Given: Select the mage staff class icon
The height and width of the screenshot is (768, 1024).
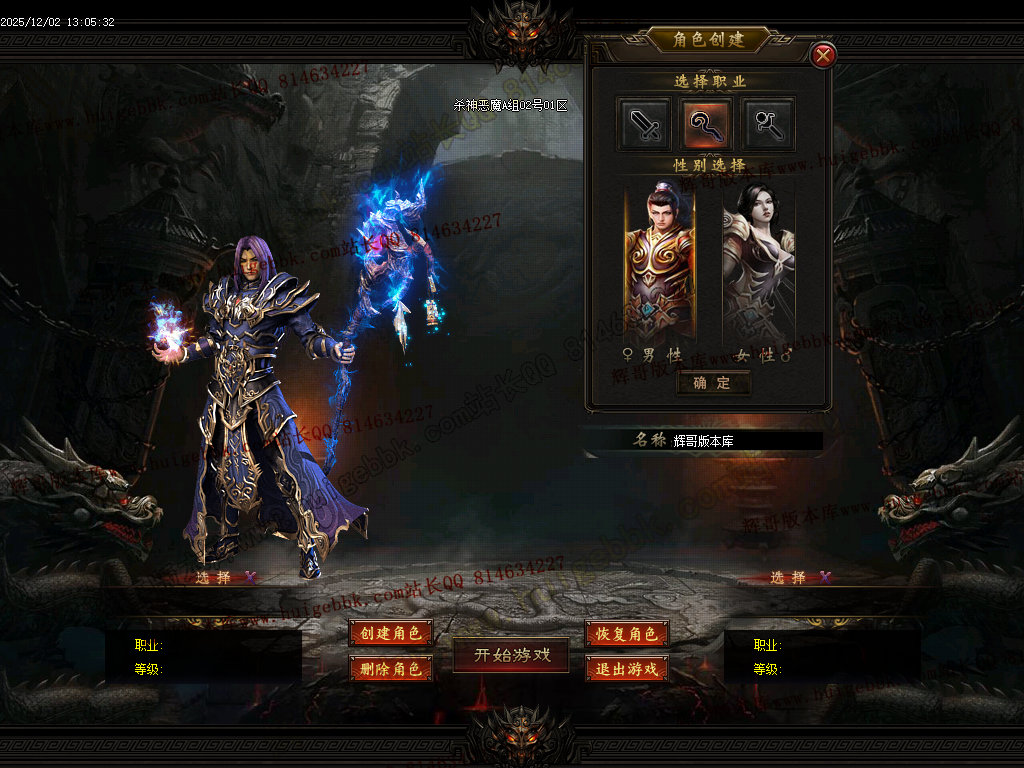Looking at the screenshot, I should [706, 125].
